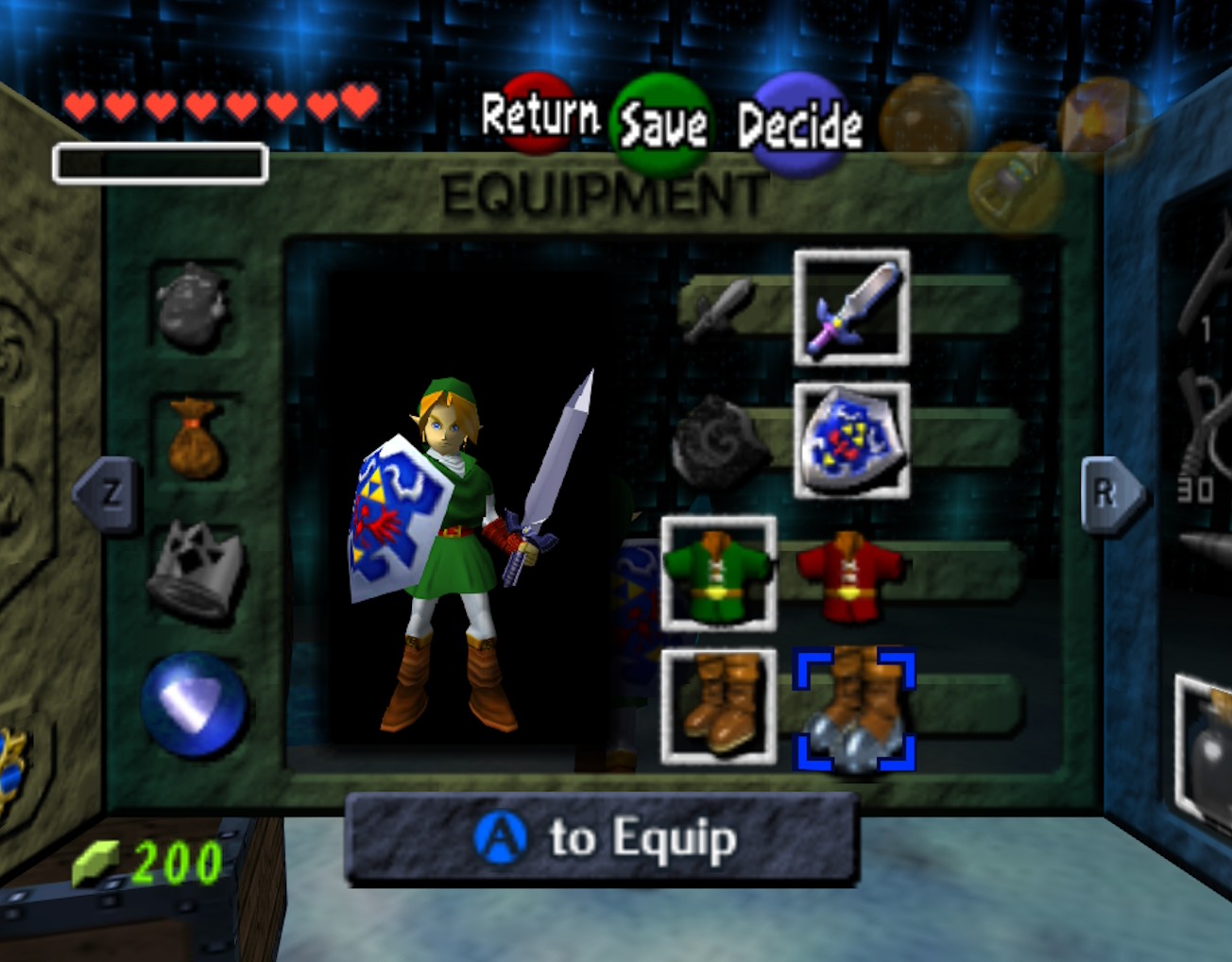The height and width of the screenshot is (962, 1232).
Task: Choose the Hylian Shield slot
Action: click(x=851, y=440)
